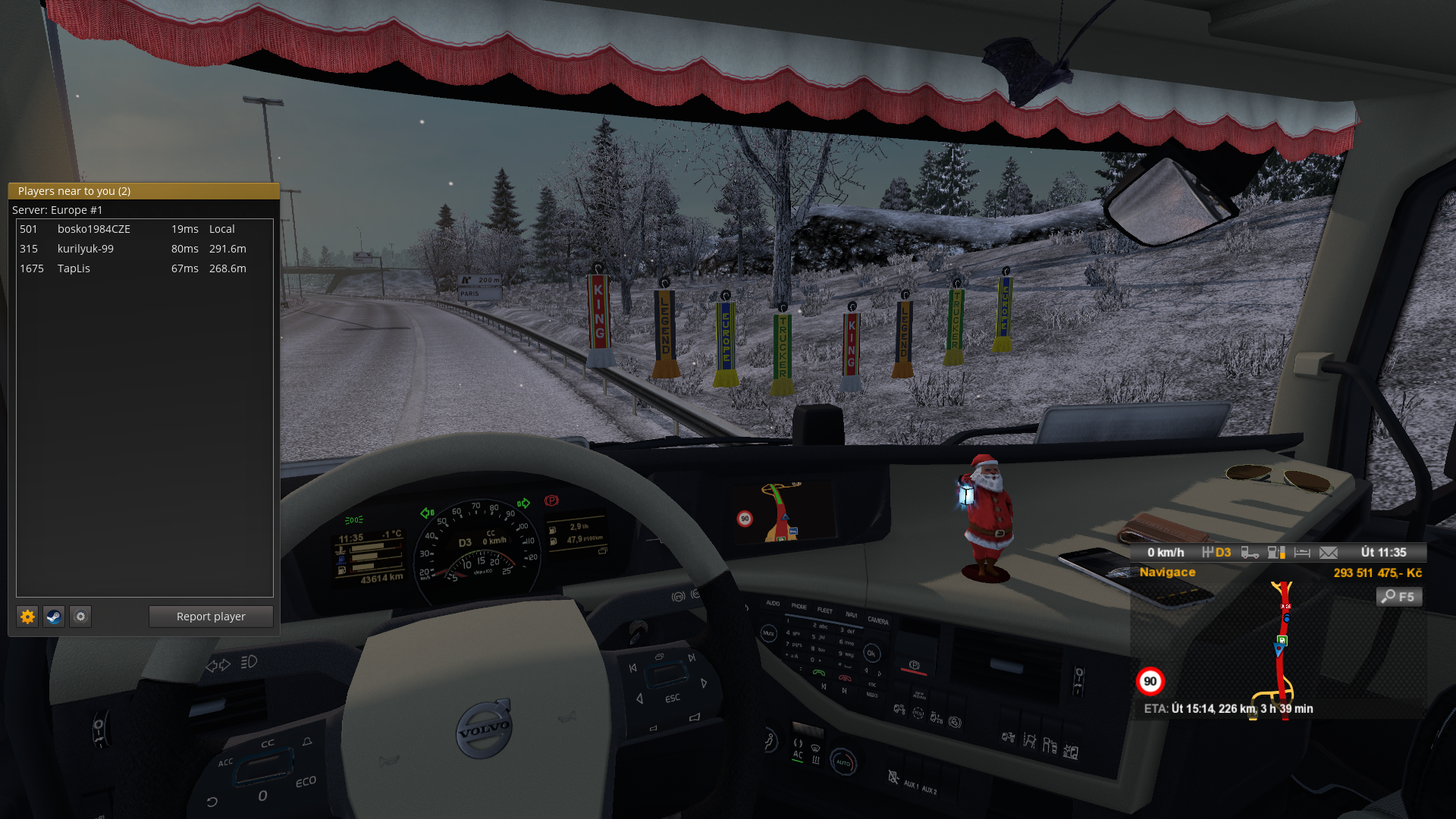This screenshot has width=1456, height=819.
Task: Select player TapLis in the list
Action: [x=74, y=268]
